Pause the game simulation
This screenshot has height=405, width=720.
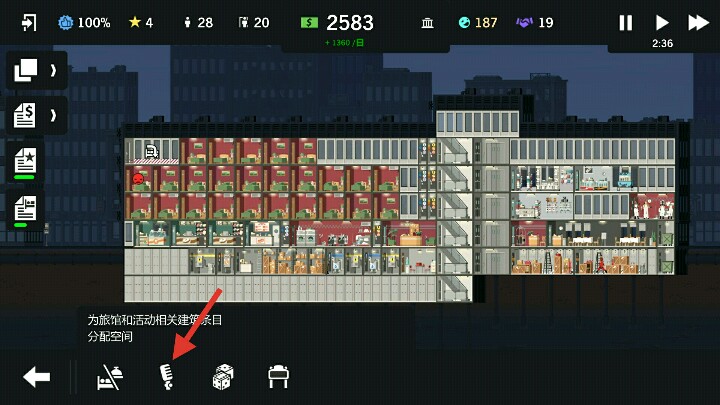[x=626, y=22]
